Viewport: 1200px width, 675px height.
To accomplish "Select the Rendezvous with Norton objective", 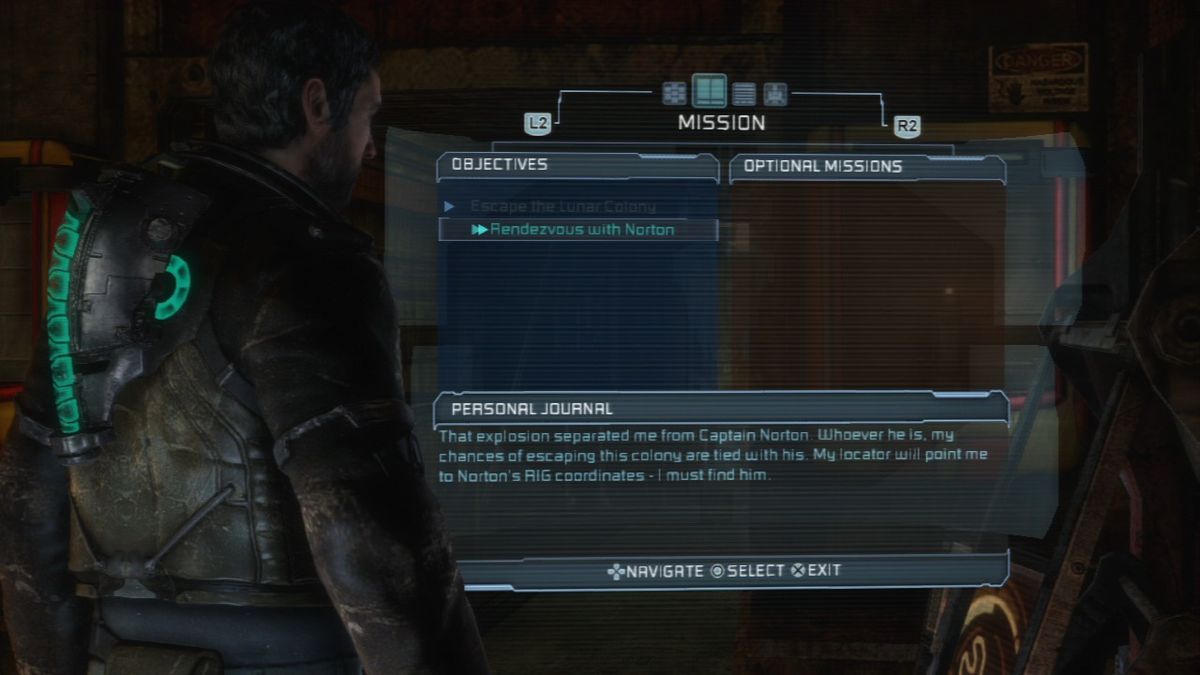I will [580, 230].
